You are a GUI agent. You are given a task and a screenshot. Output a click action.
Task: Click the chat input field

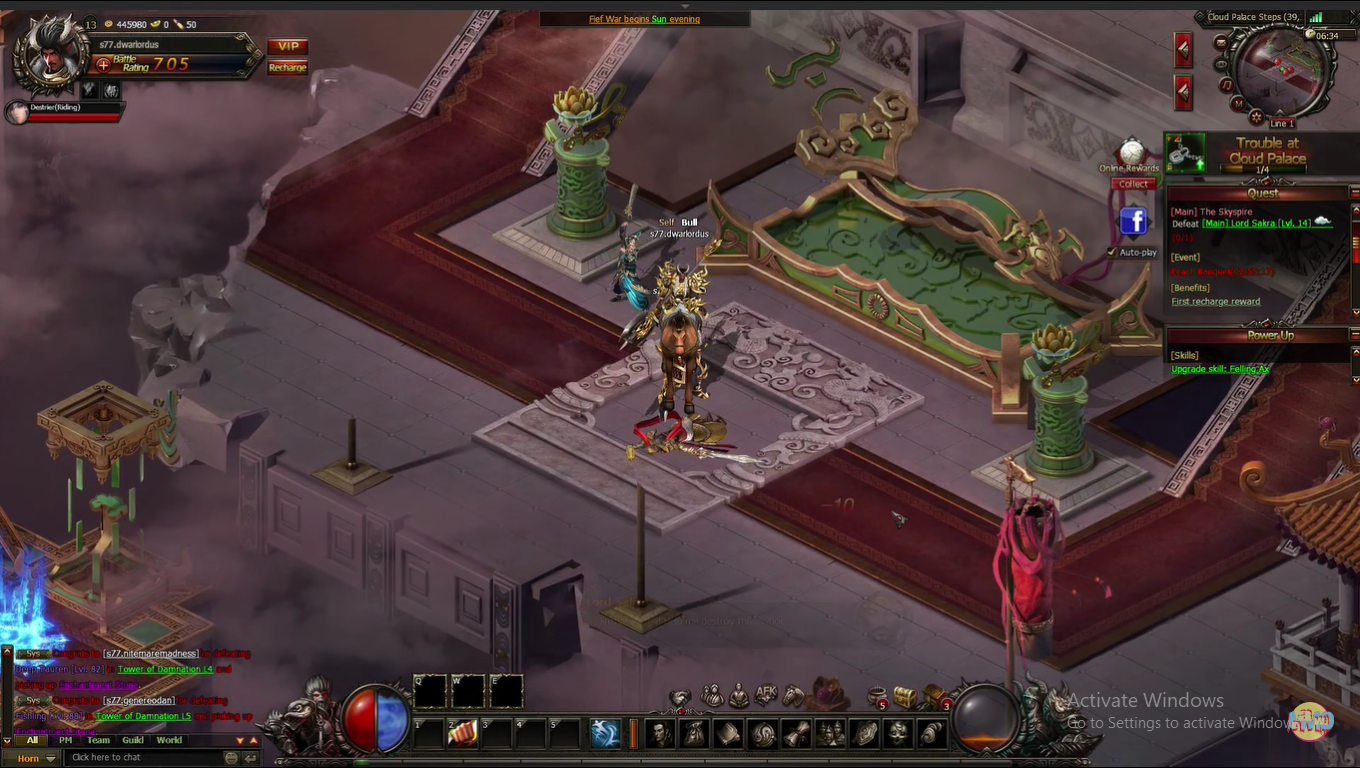tap(140, 757)
